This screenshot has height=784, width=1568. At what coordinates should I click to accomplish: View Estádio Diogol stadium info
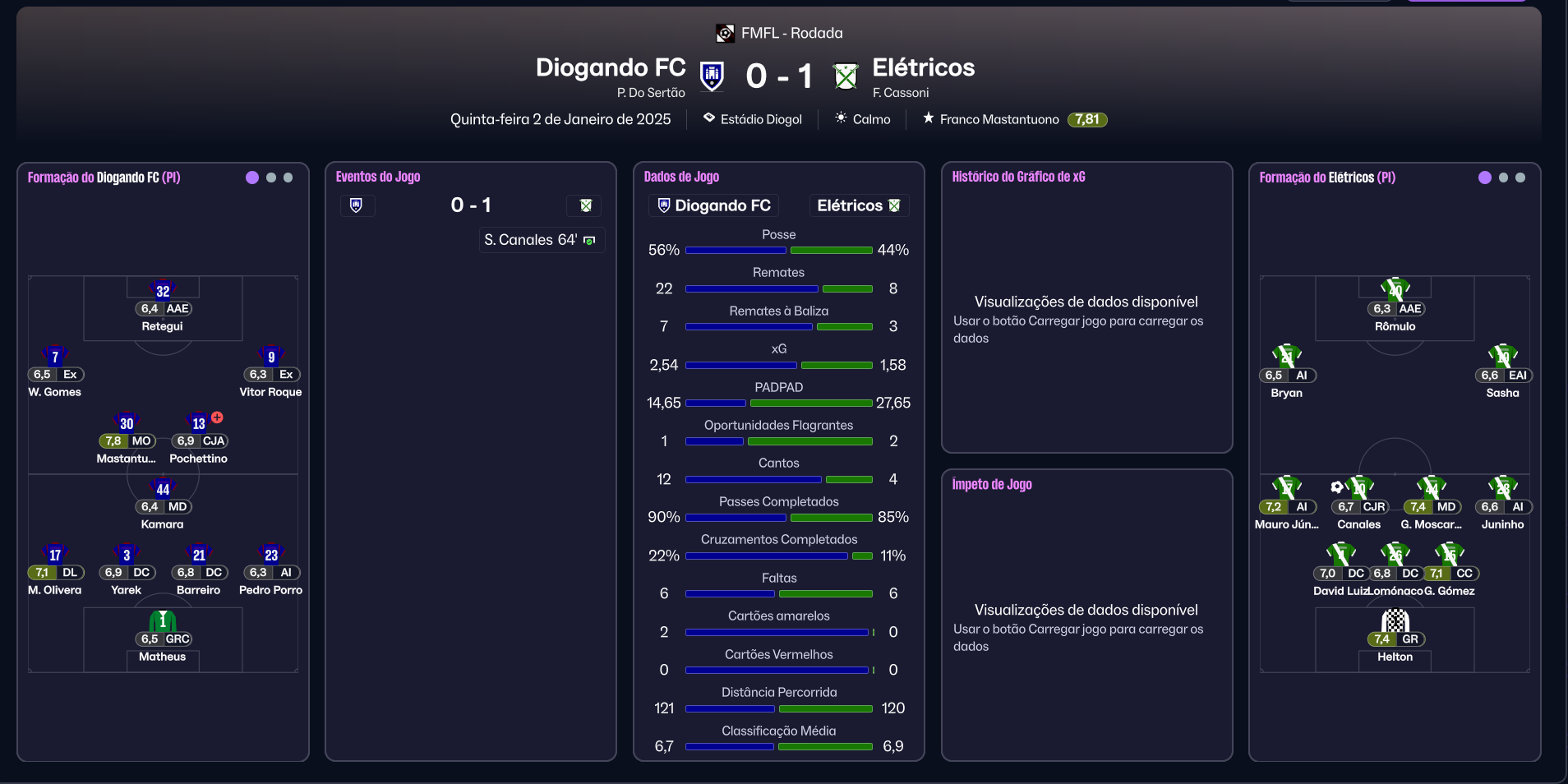760,119
